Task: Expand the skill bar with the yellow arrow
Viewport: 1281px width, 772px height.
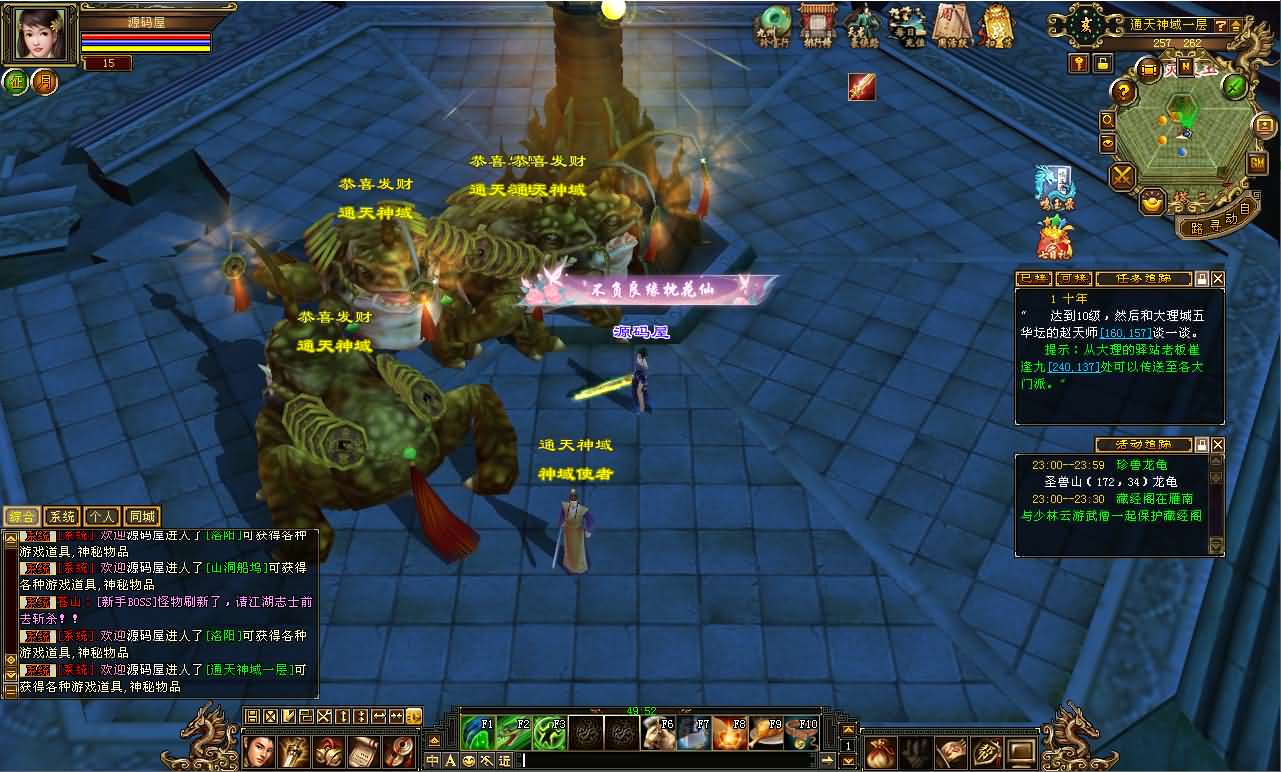Action: click(x=847, y=730)
